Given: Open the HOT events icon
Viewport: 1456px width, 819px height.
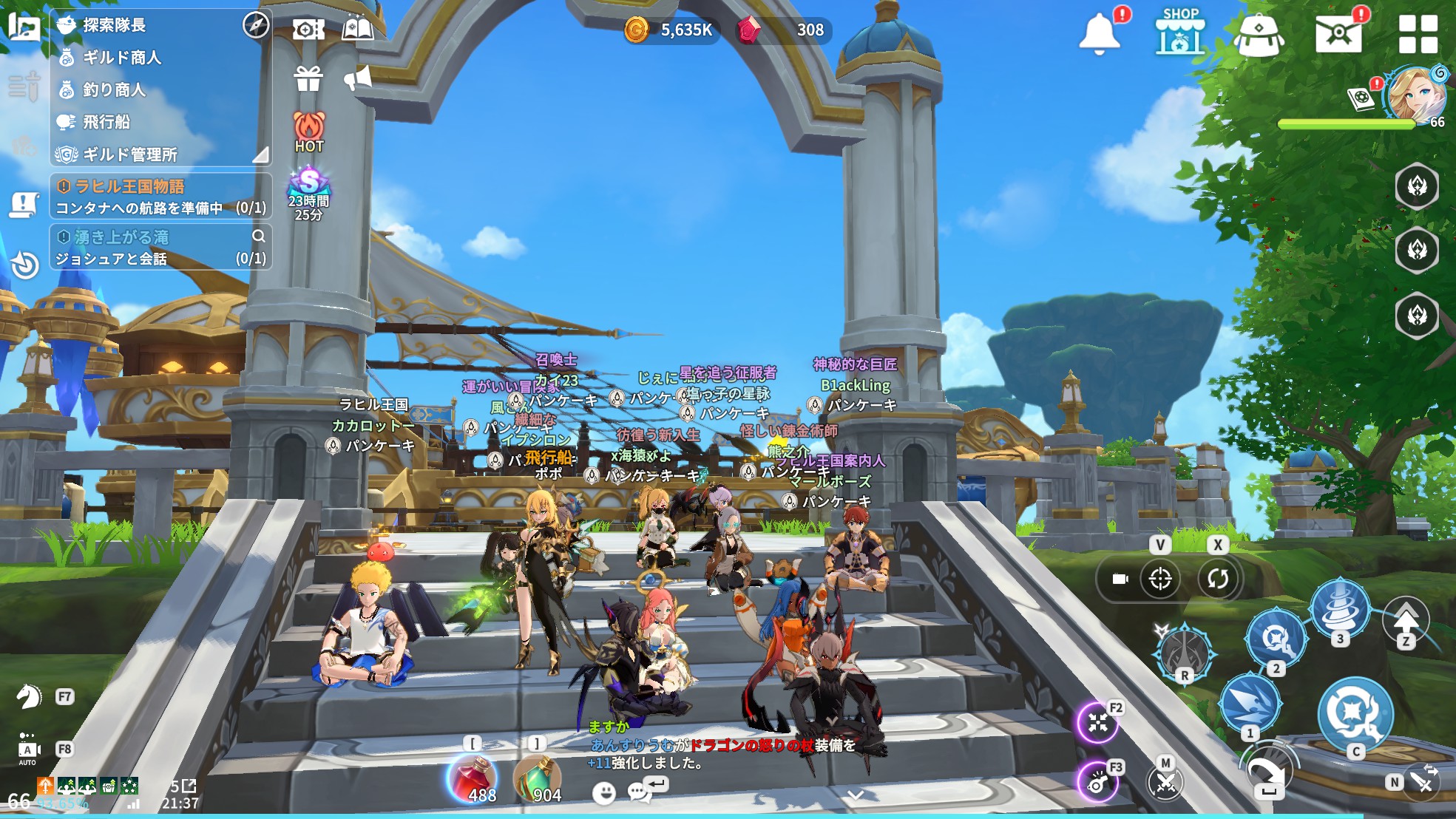Looking at the screenshot, I should coord(309,132).
